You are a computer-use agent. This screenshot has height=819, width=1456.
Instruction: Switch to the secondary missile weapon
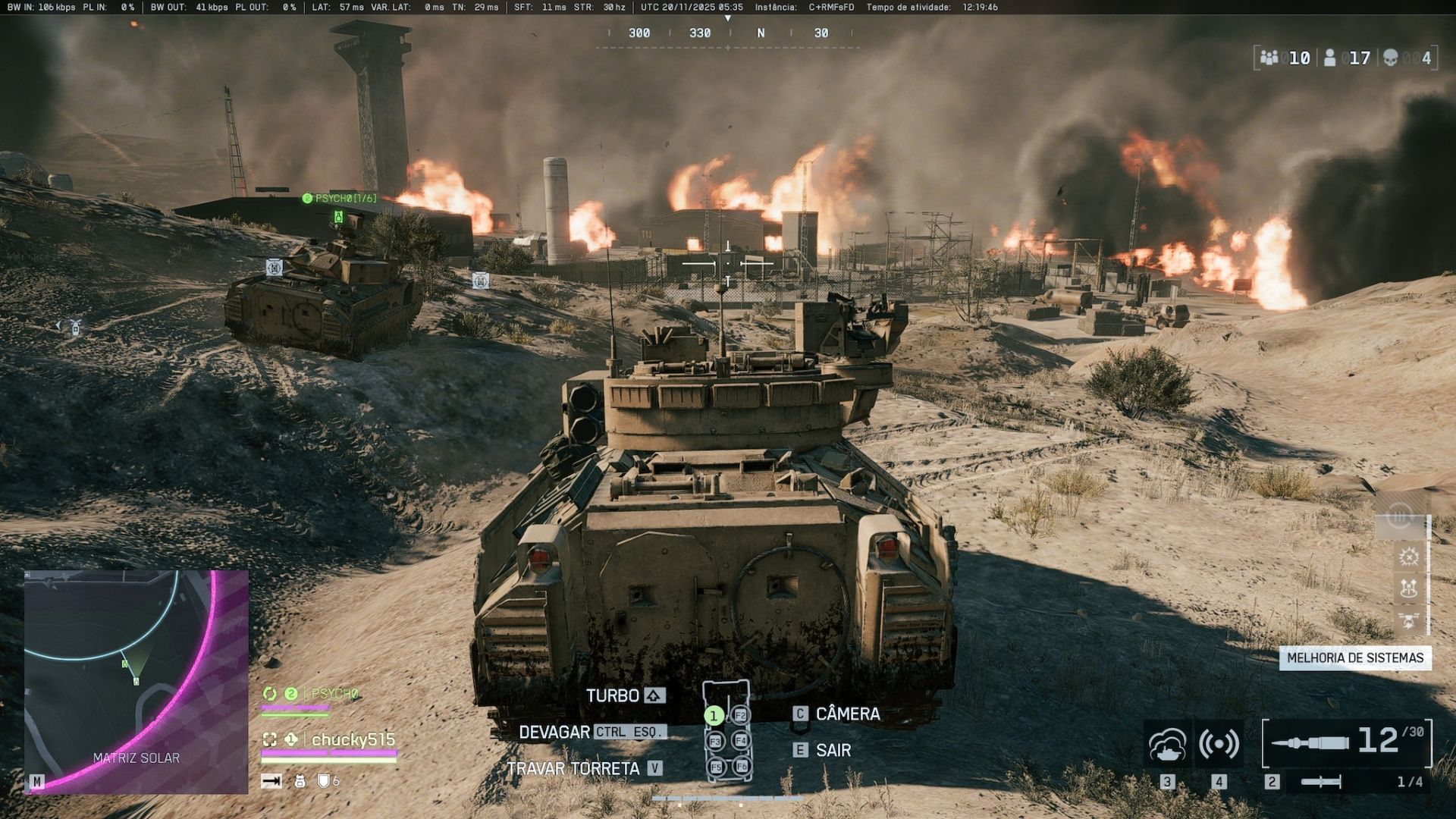[1321, 782]
